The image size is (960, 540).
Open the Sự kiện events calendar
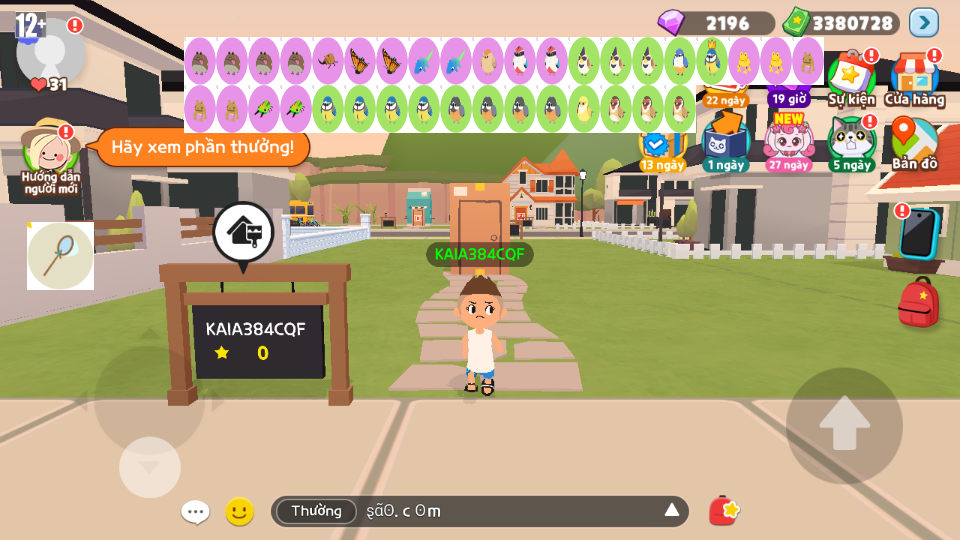click(x=851, y=77)
